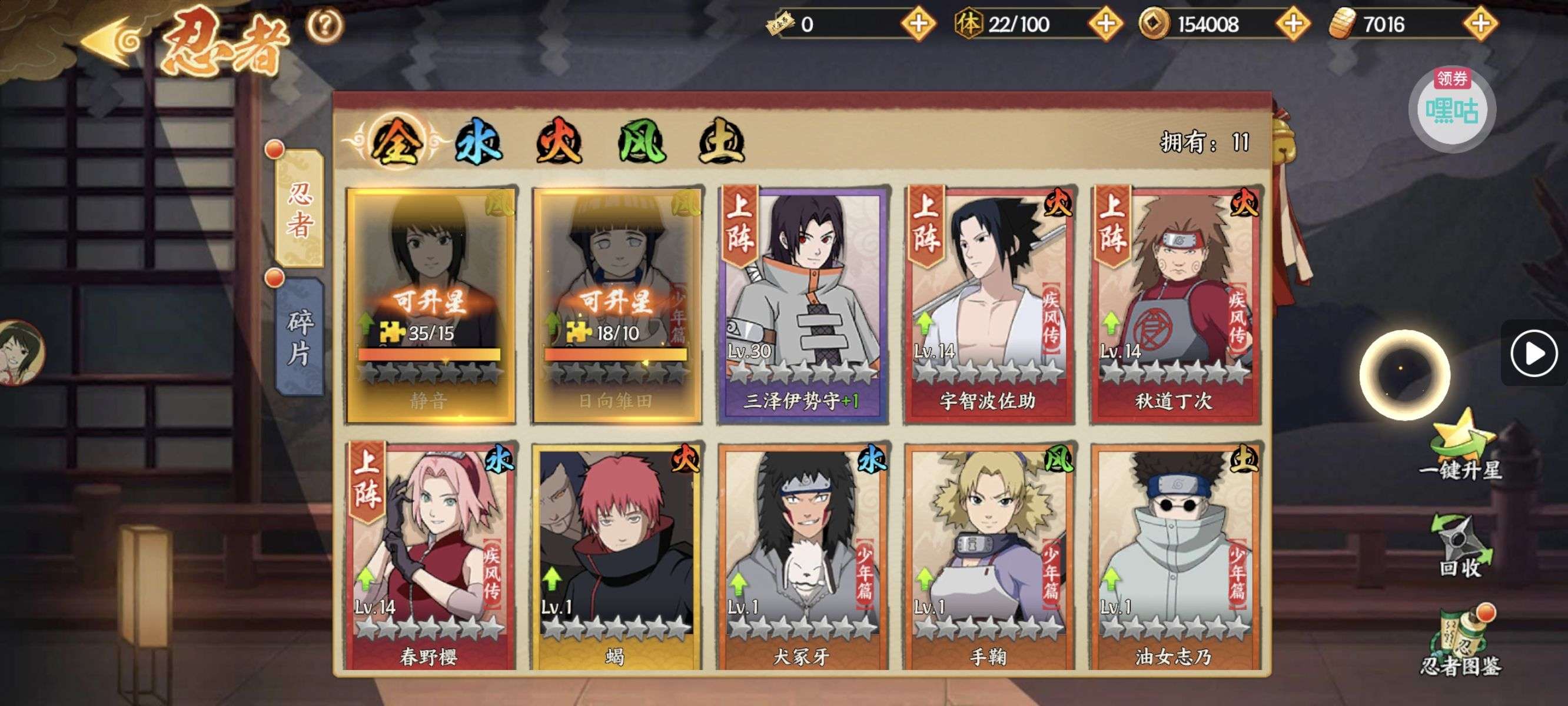Filter ninjas by 土 earth element
Viewport: 1568px width, 706px height.
tap(721, 142)
